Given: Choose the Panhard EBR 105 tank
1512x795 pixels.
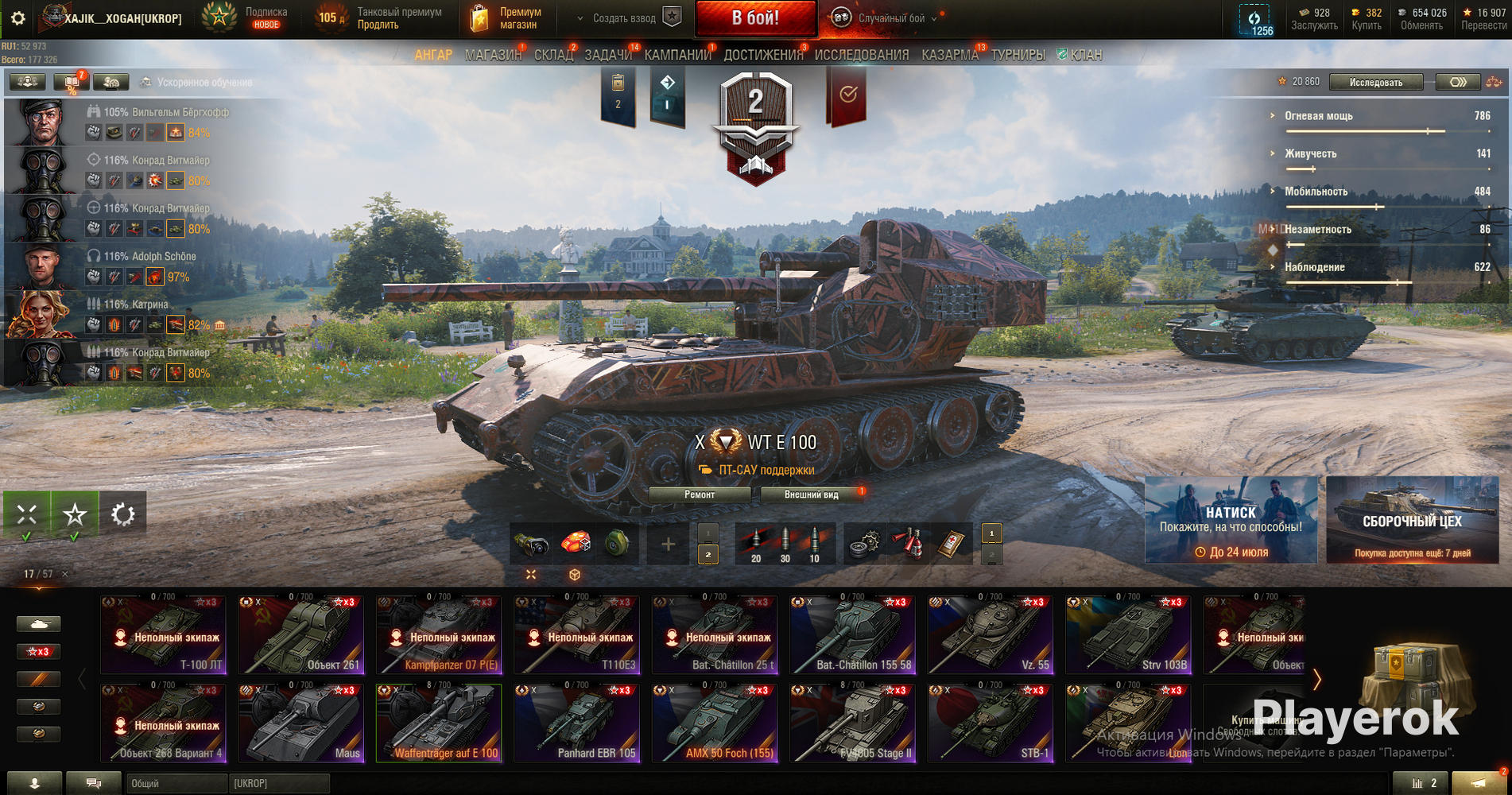Looking at the screenshot, I should click(x=576, y=723).
